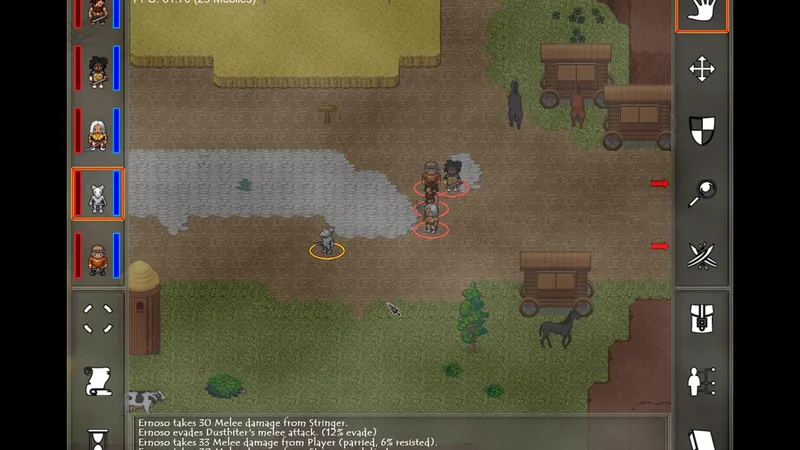
Task: Activate the crossed swords attack mode
Action: (701, 255)
